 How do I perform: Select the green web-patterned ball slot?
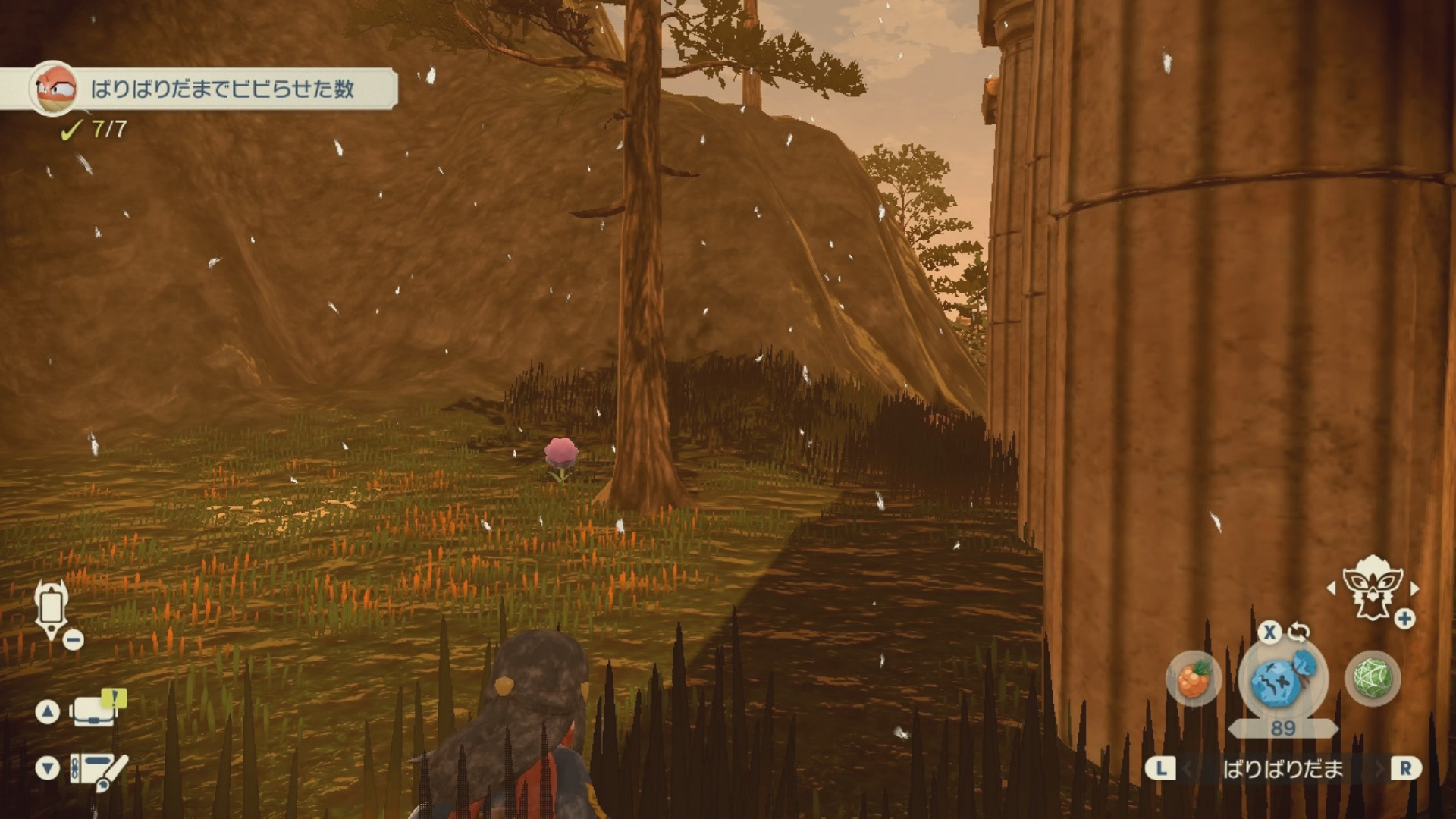[1372, 678]
